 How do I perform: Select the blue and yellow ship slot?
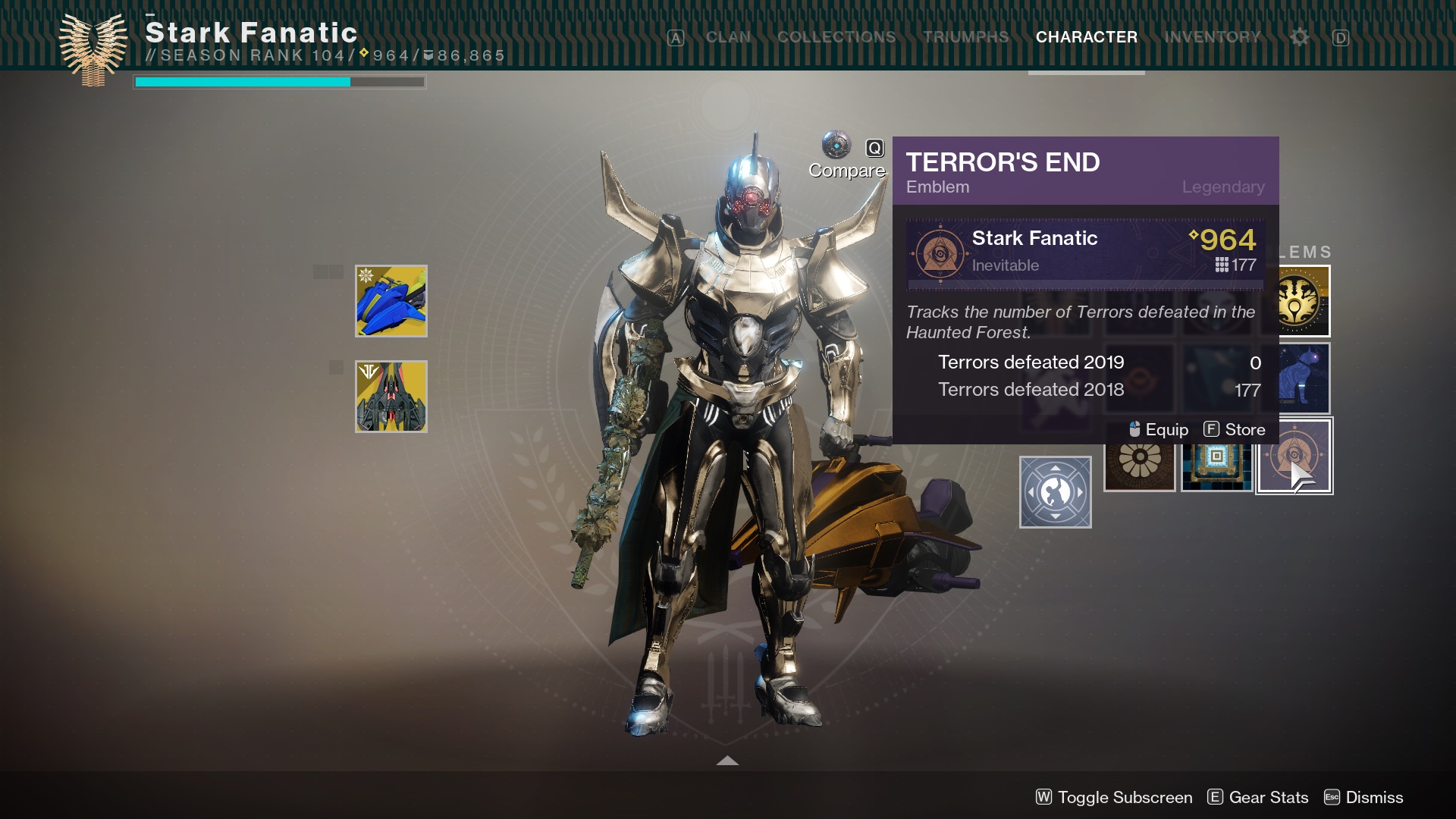pyautogui.click(x=391, y=301)
